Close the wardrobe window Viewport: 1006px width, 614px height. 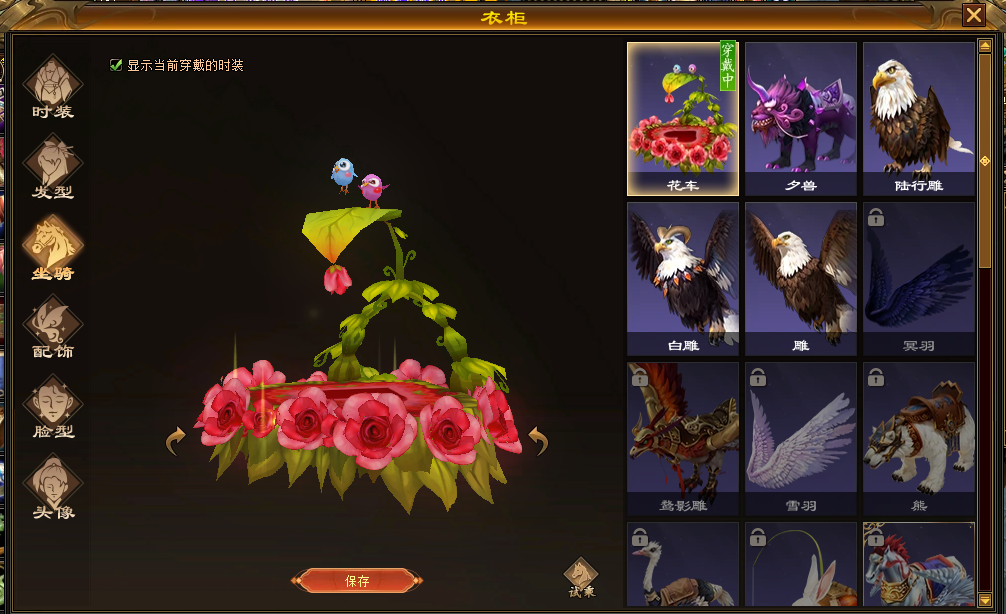pyautogui.click(x=973, y=15)
